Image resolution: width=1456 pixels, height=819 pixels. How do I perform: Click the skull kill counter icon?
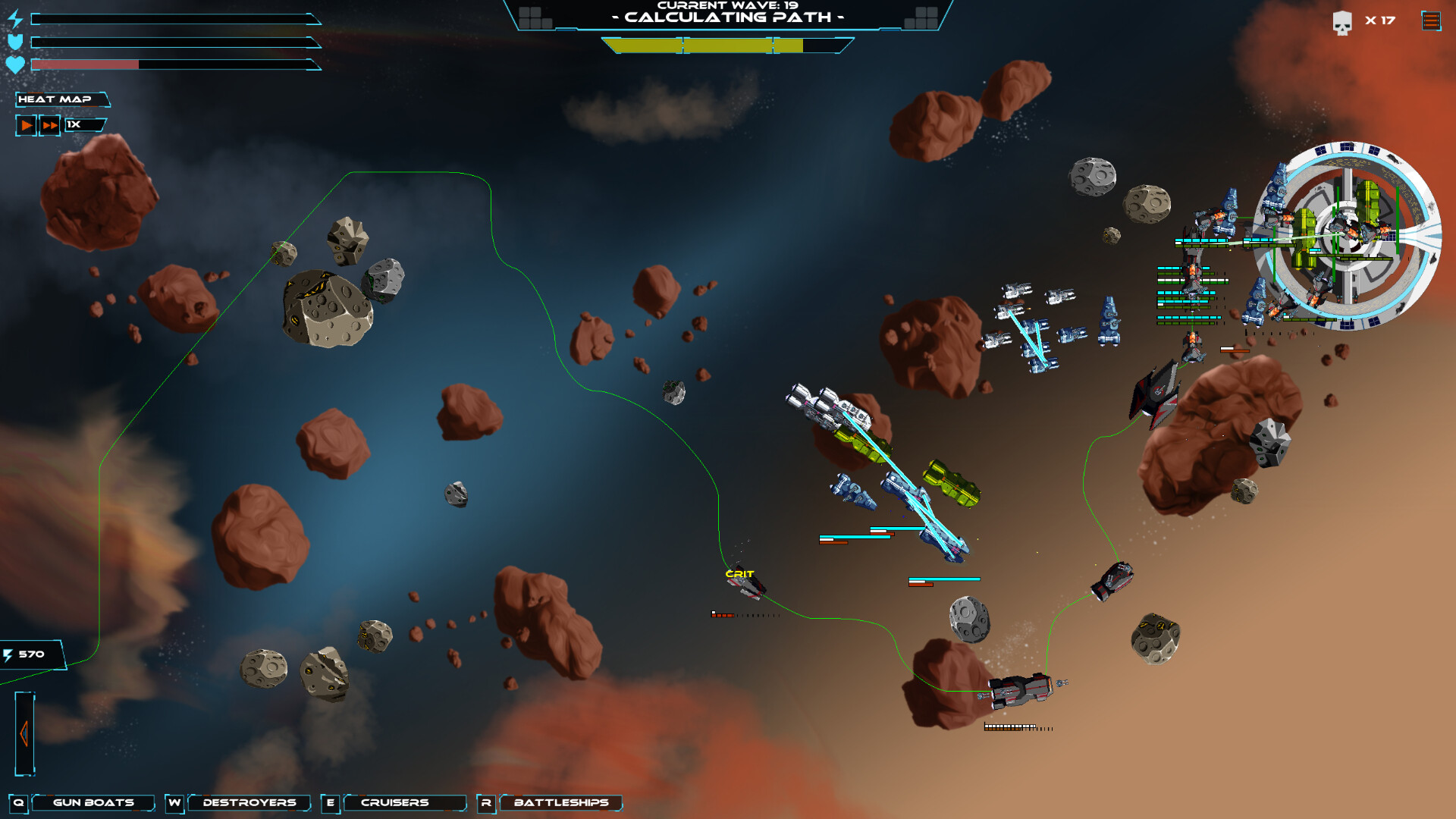(1342, 21)
